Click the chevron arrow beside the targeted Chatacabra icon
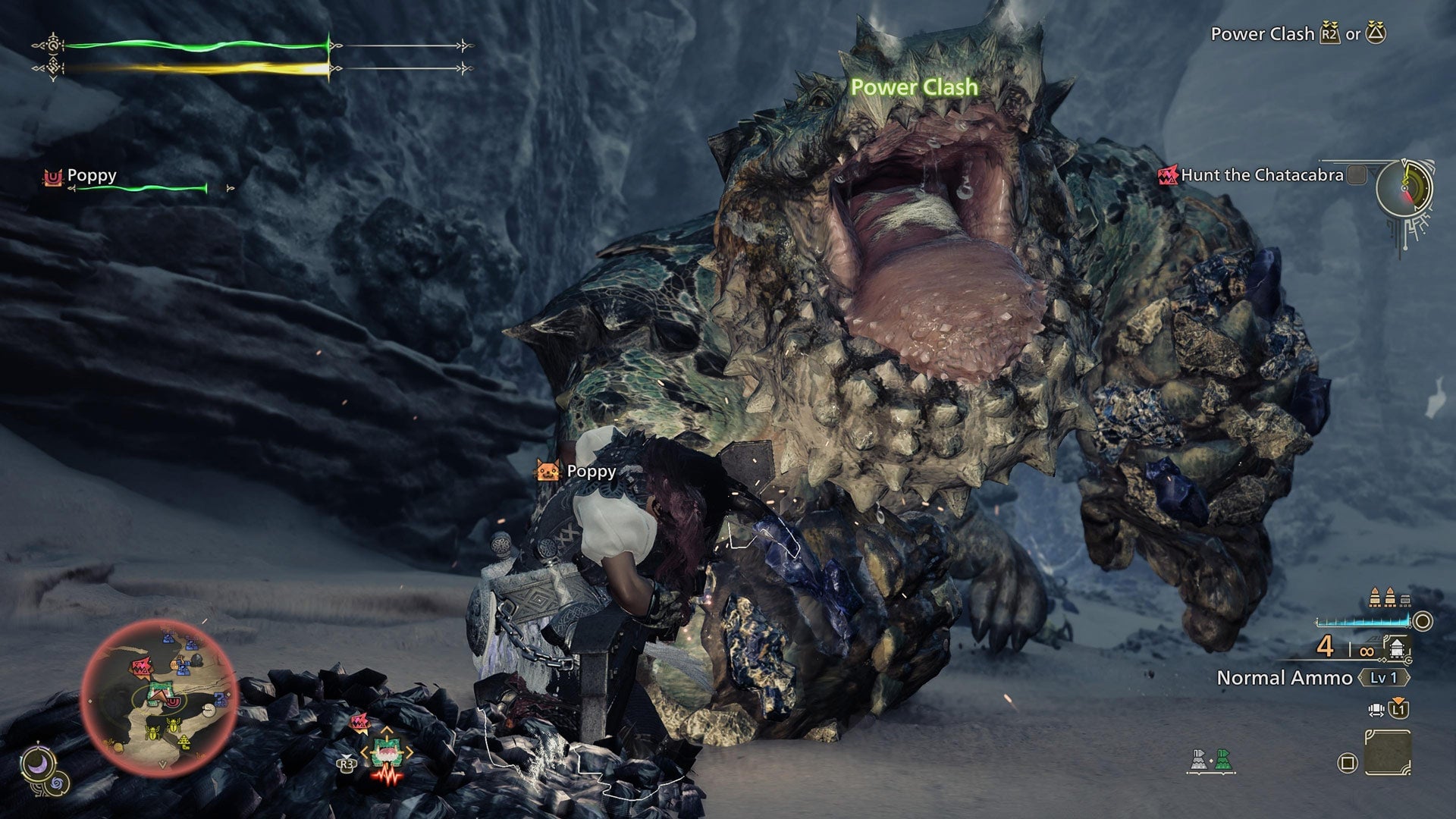This screenshot has height=819, width=1456. [x=410, y=751]
